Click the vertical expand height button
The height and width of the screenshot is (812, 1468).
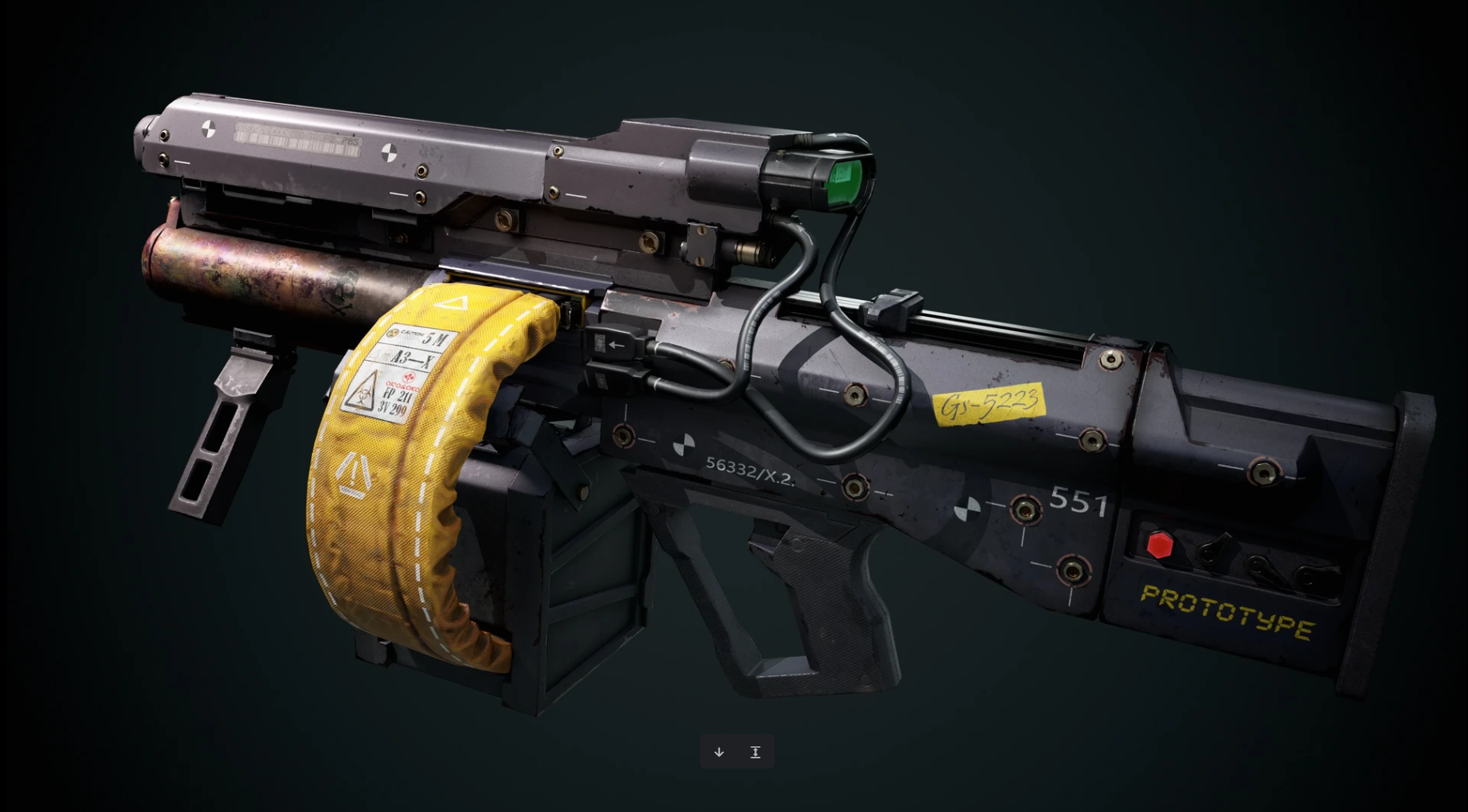point(755,752)
